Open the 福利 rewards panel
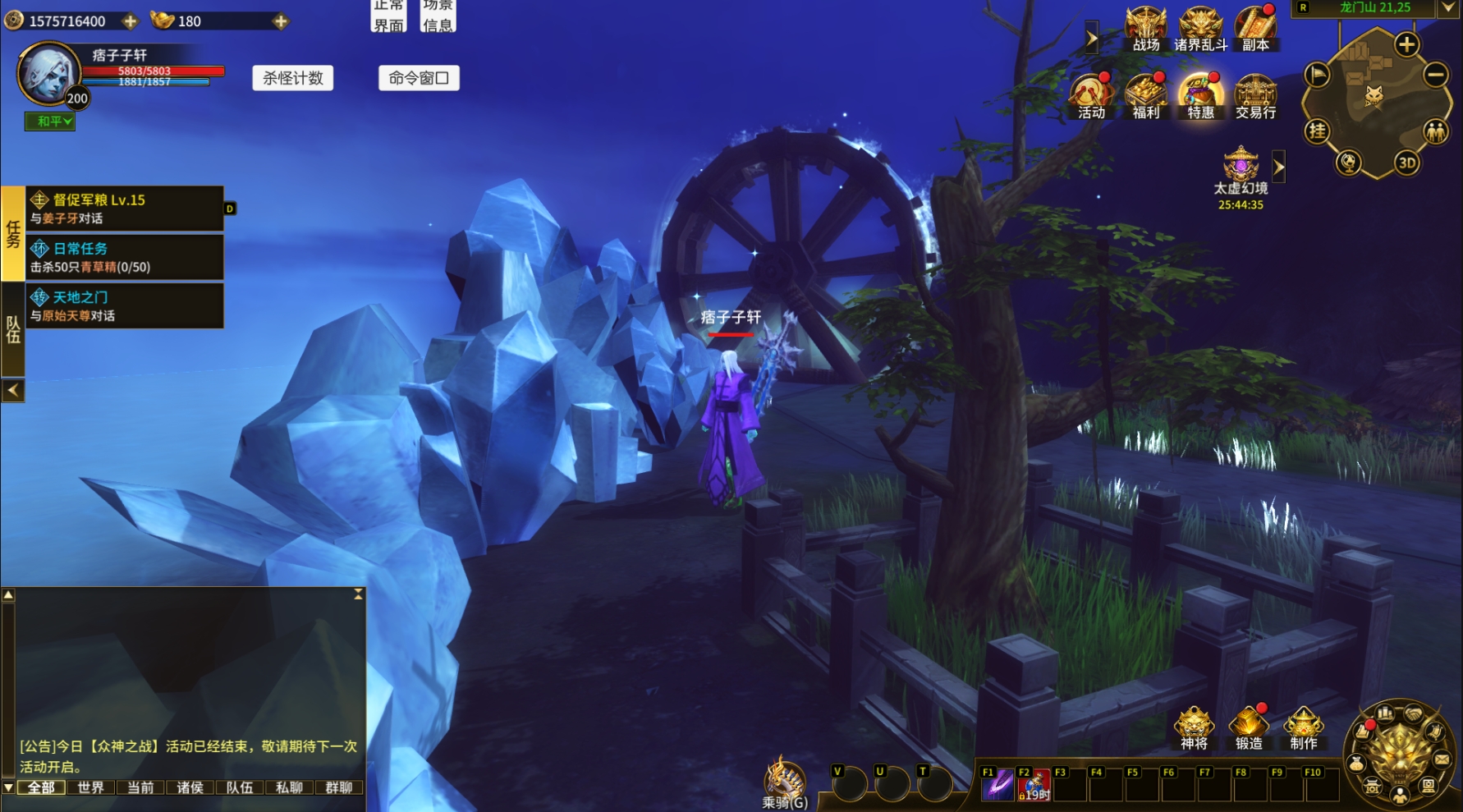Image resolution: width=1463 pixels, height=812 pixels. pyautogui.click(x=1146, y=97)
